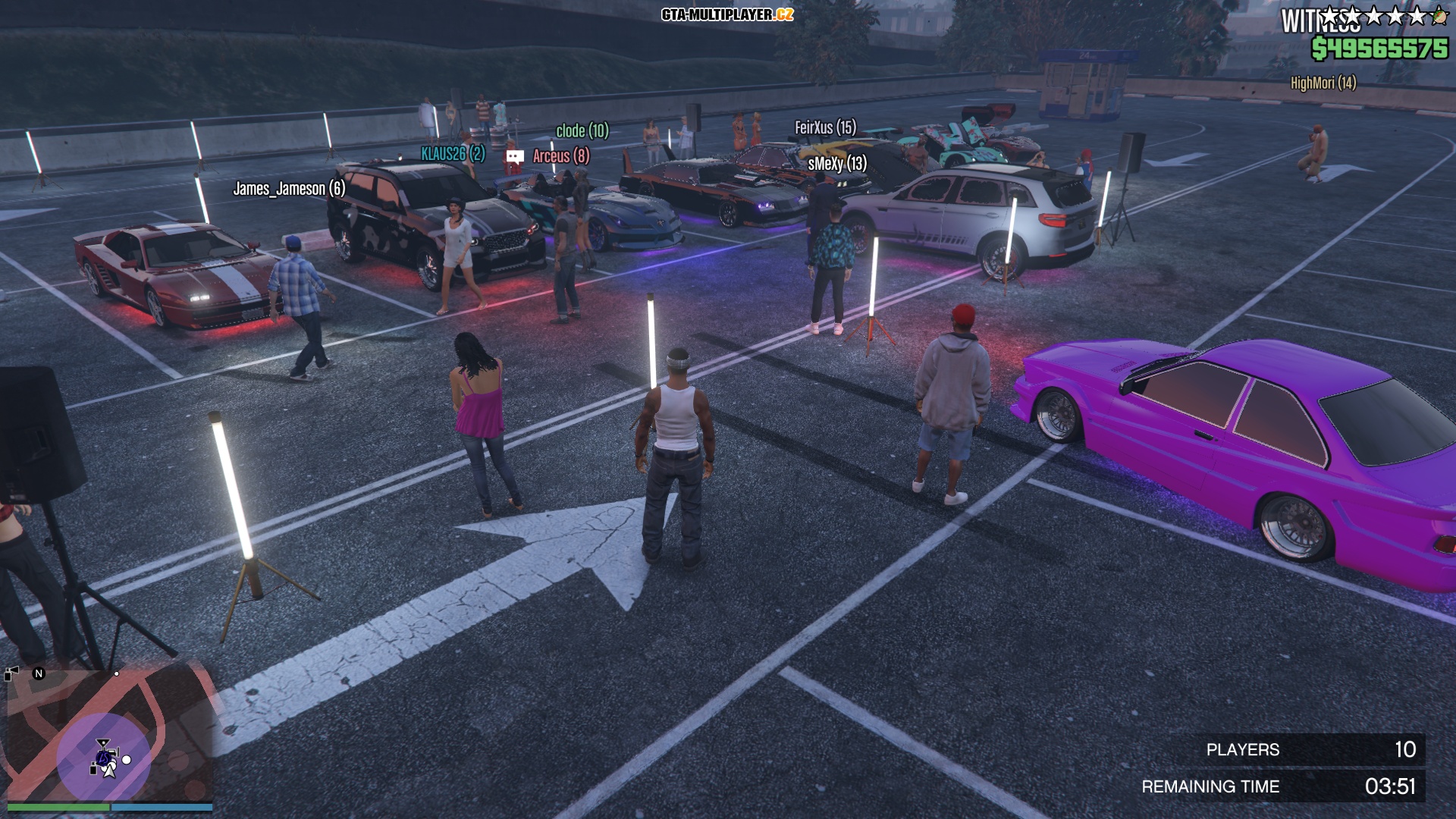This screenshot has width=1456, height=819.
Task: Click the N compass icon on the minimap
Action: (38, 673)
